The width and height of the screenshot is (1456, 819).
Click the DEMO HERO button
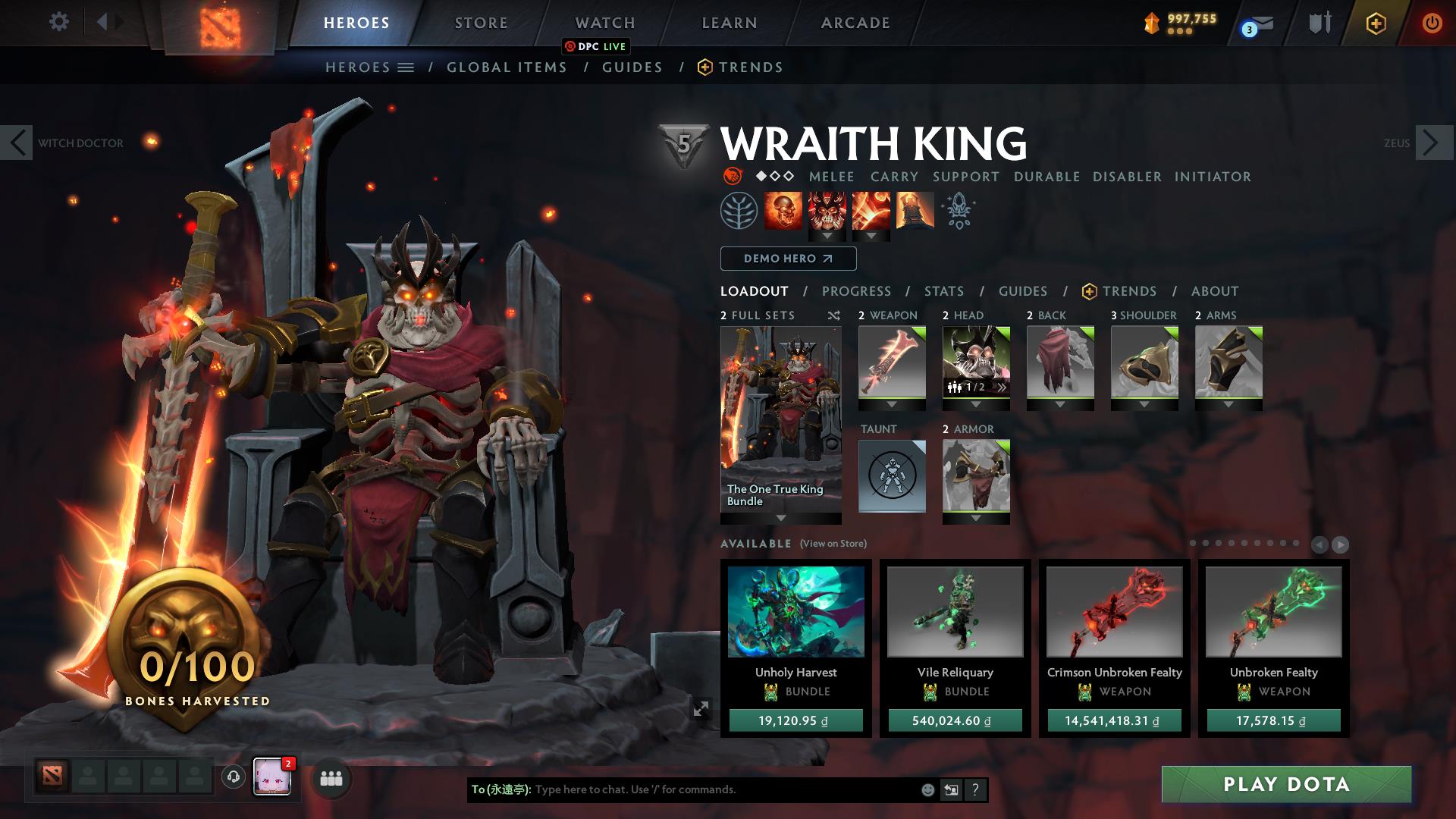click(x=787, y=258)
